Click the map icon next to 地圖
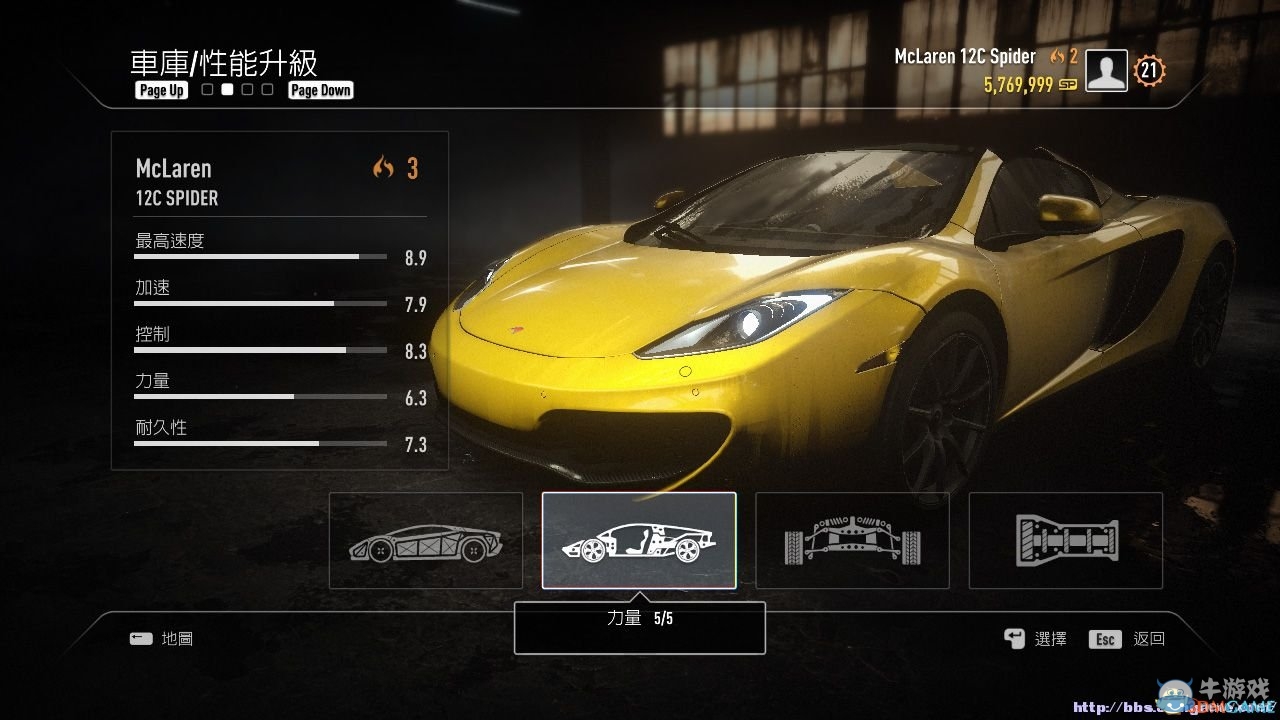 (x=141, y=638)
